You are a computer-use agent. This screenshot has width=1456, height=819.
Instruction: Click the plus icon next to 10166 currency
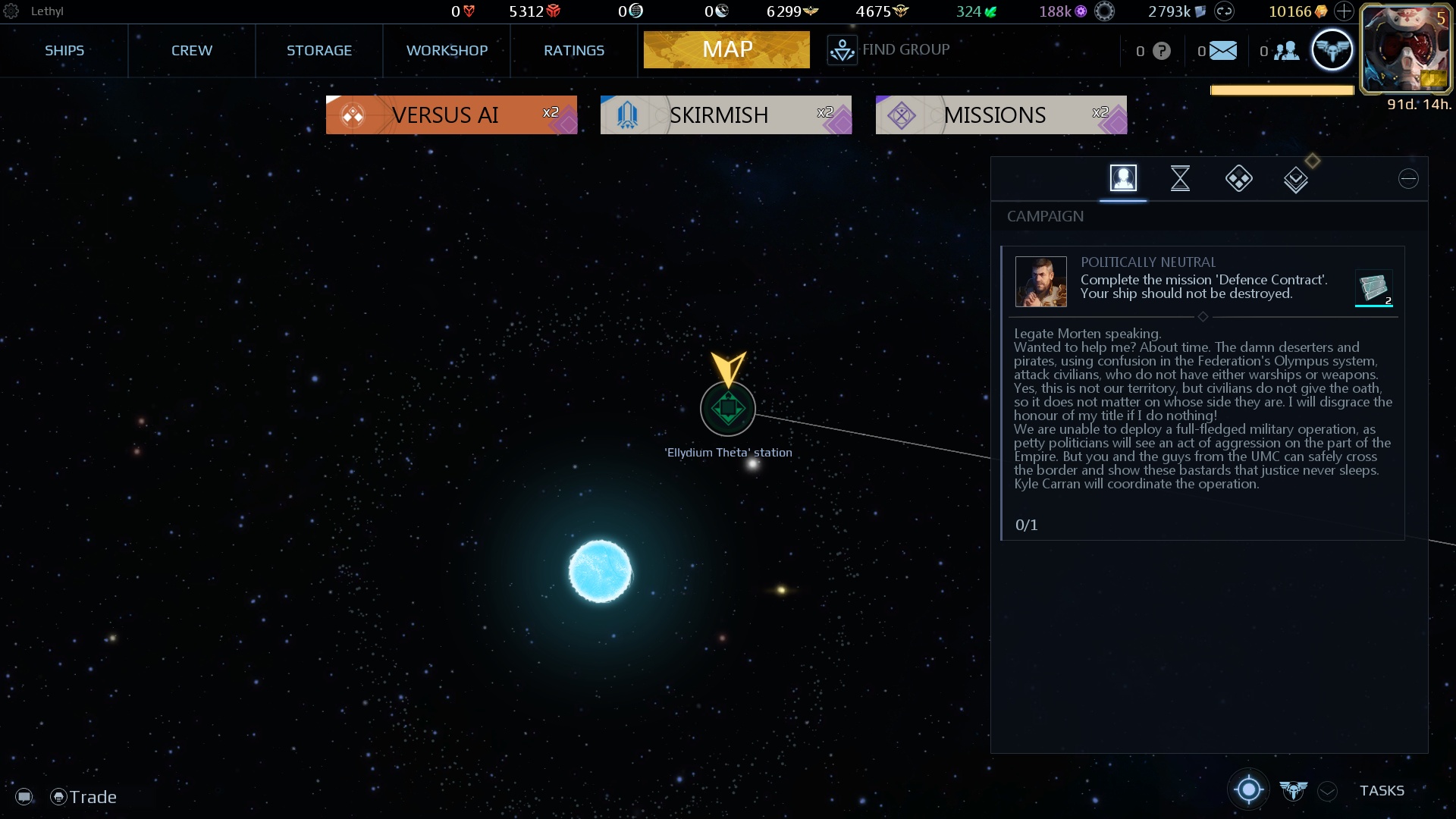point(1344,11)
